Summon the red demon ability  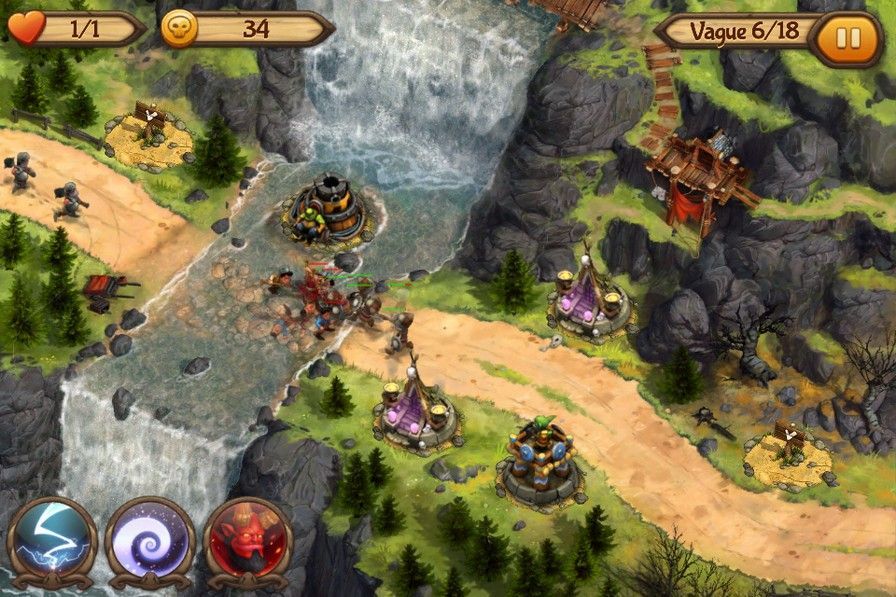point(247,541)
